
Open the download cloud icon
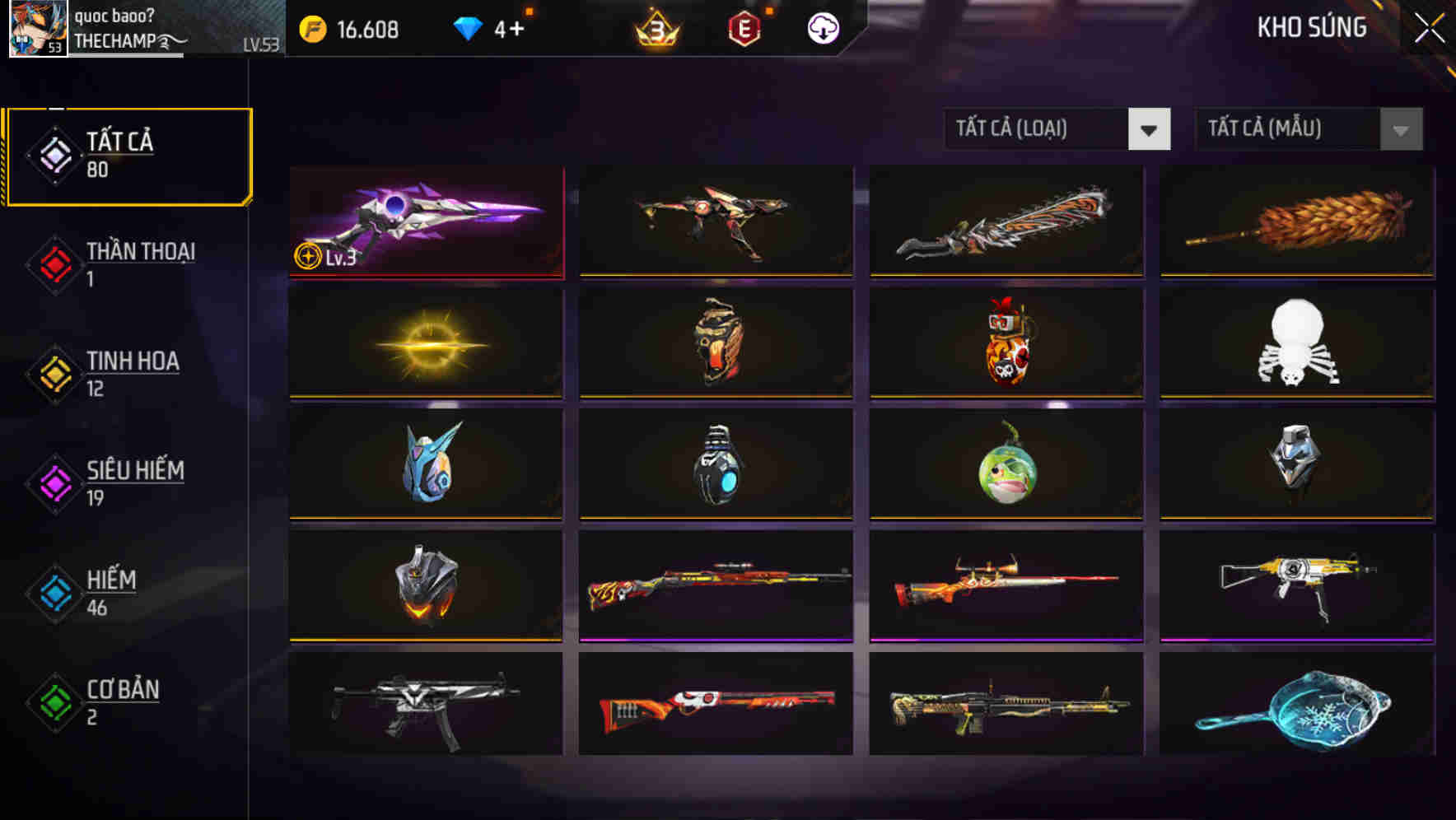pos(822,30)
